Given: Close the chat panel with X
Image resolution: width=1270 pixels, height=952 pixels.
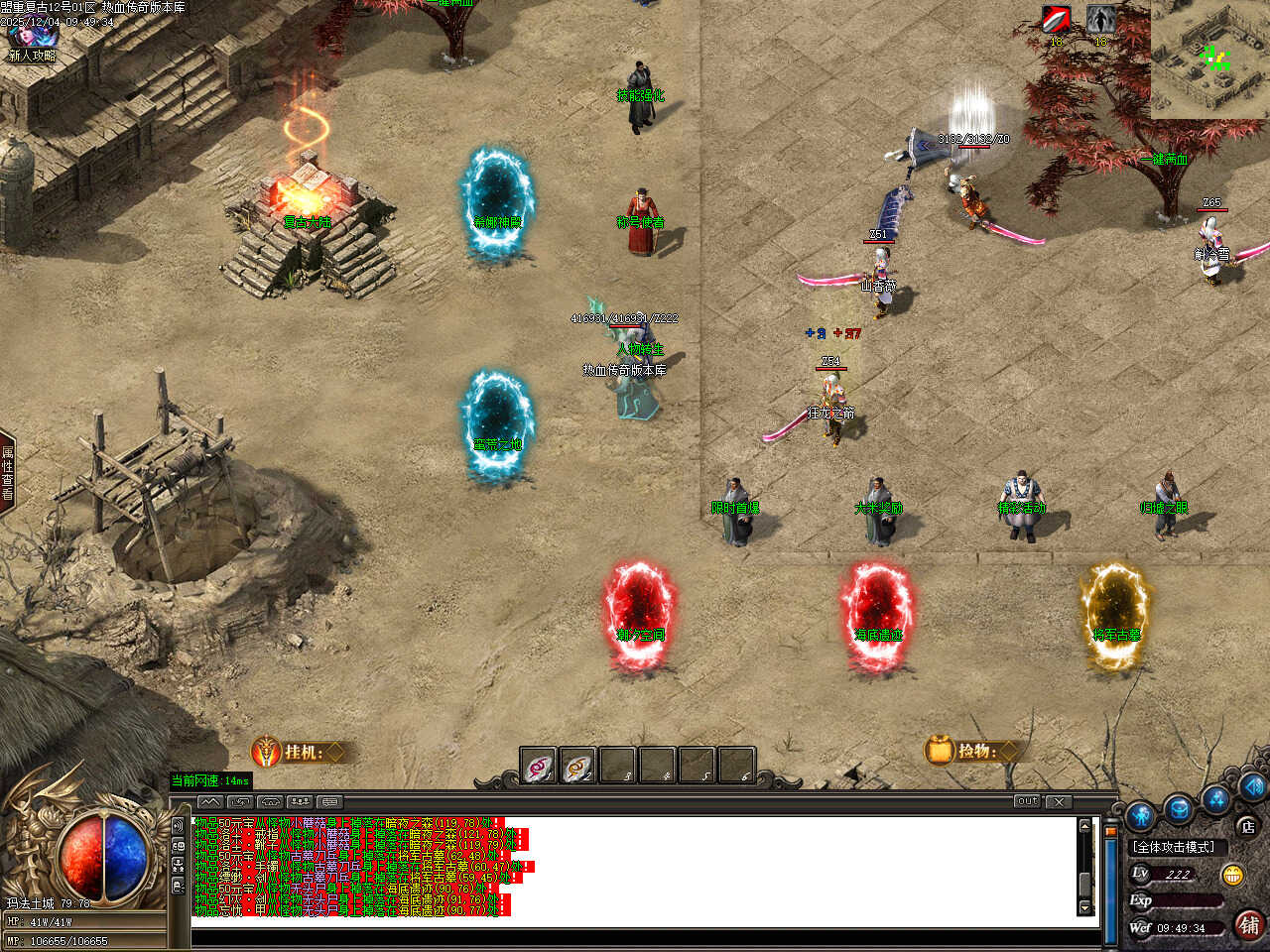Looking at the screenshot, I should tap(1059, 801).
